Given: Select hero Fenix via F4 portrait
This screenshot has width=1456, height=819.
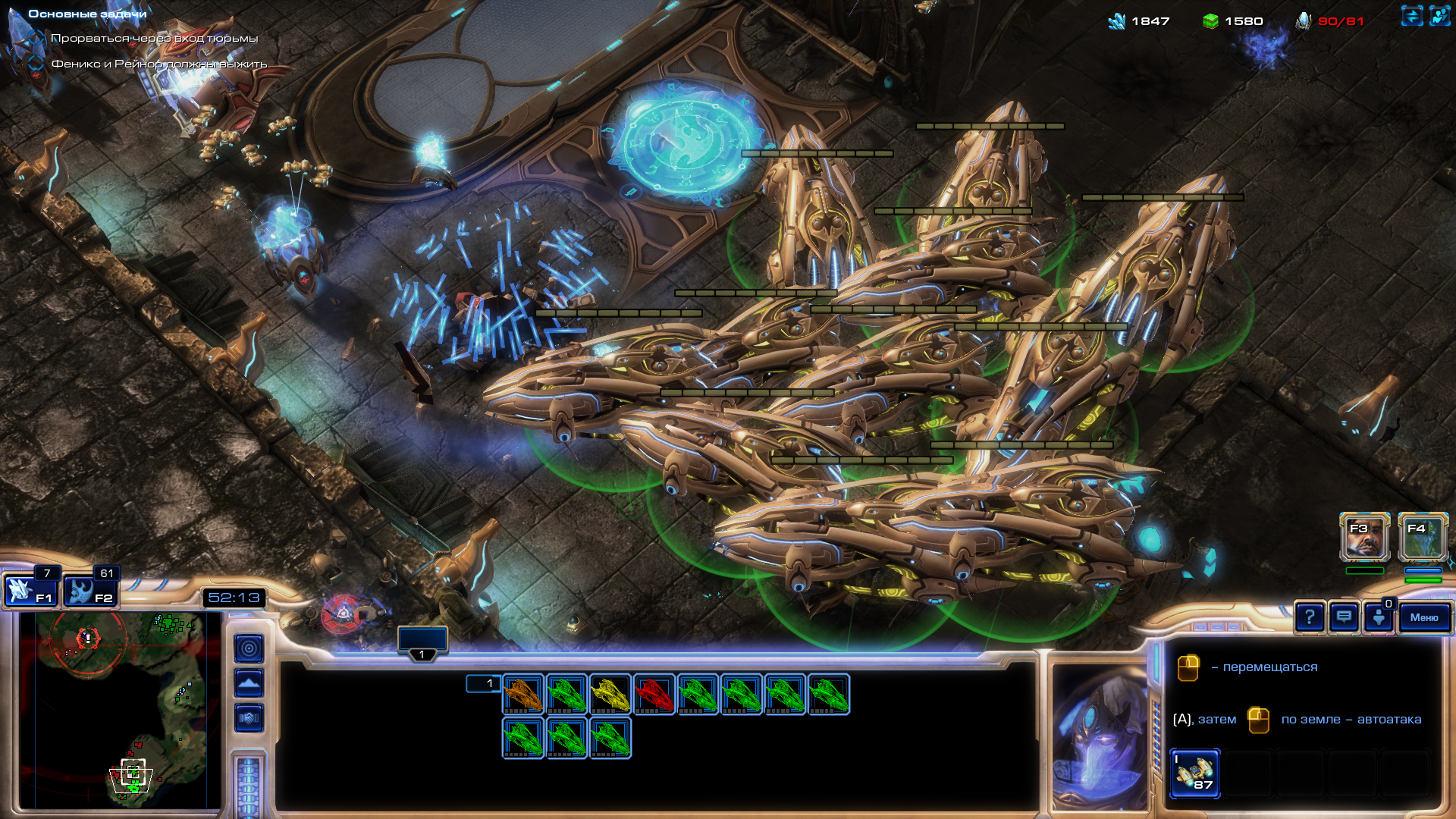Looking at the screenshot, I should pos(1423,538).
